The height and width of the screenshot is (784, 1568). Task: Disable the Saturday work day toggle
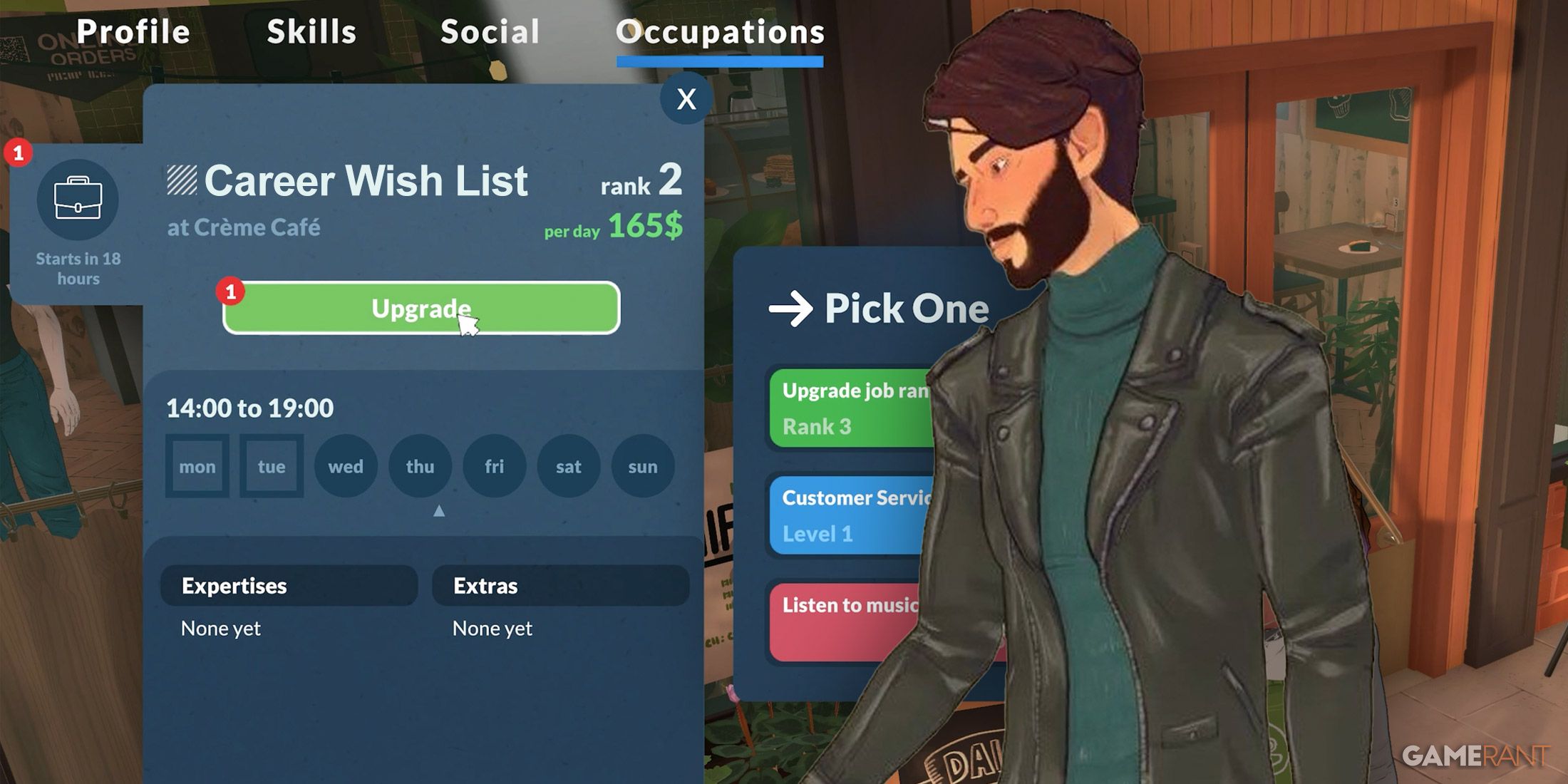[568, 466]
